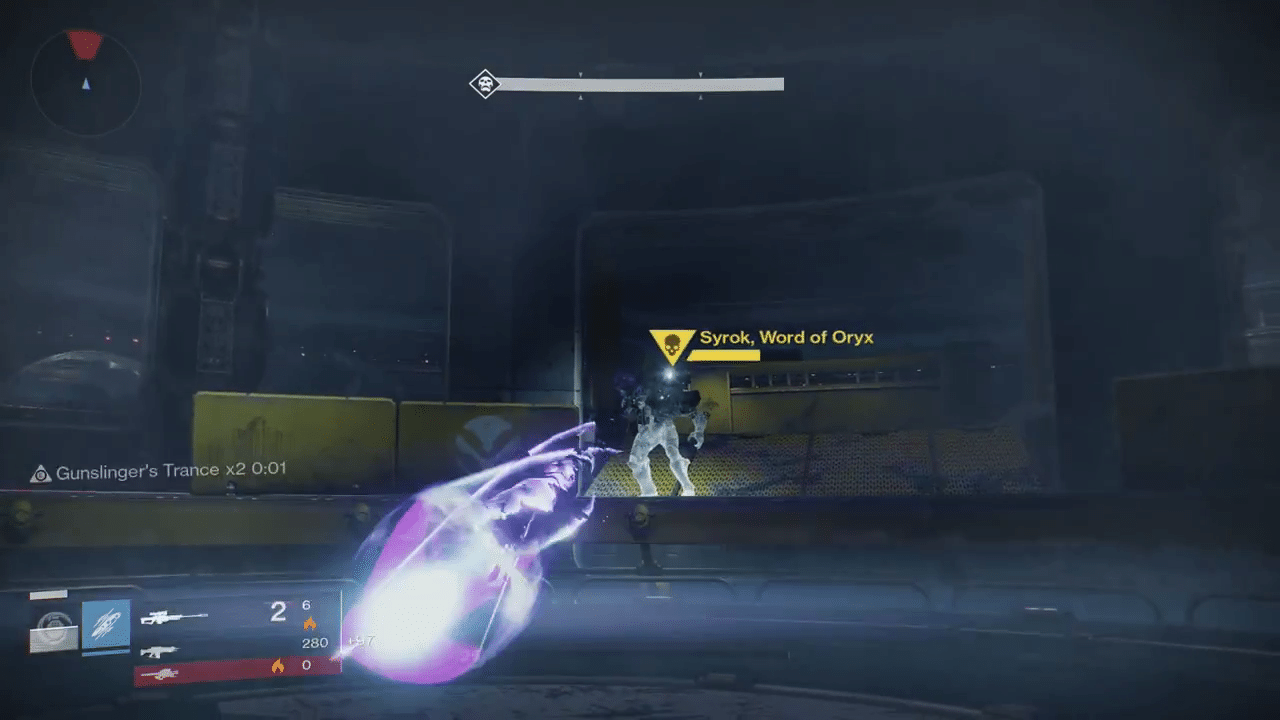Click the Gunslinger's Trance buff icon
Image resolution: width=1280 pixels, height=720 pixels.
click(41, 473)
